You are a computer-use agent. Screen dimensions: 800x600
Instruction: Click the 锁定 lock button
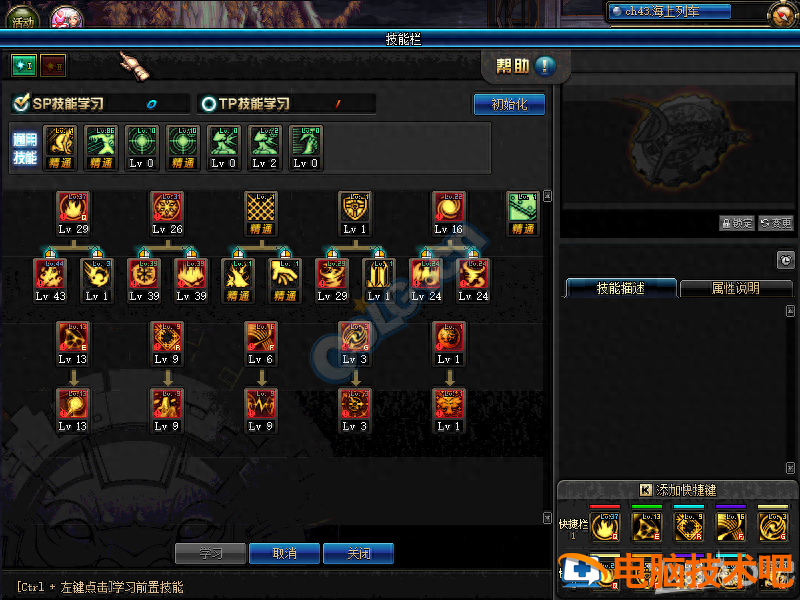736,223
